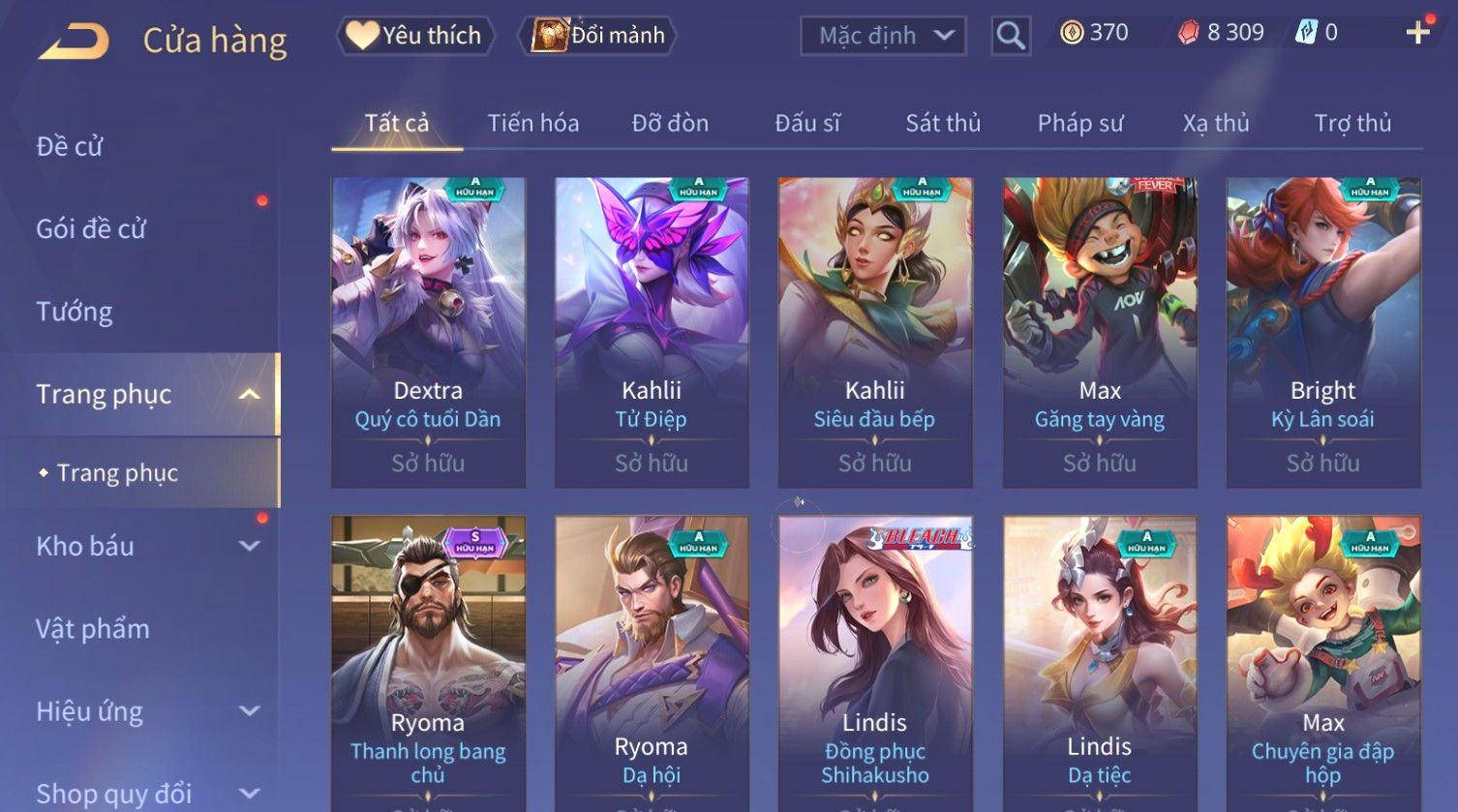Open the Đề cử menu entry
The width and height of the screenshot is (1458, 812).
(70, 146)
